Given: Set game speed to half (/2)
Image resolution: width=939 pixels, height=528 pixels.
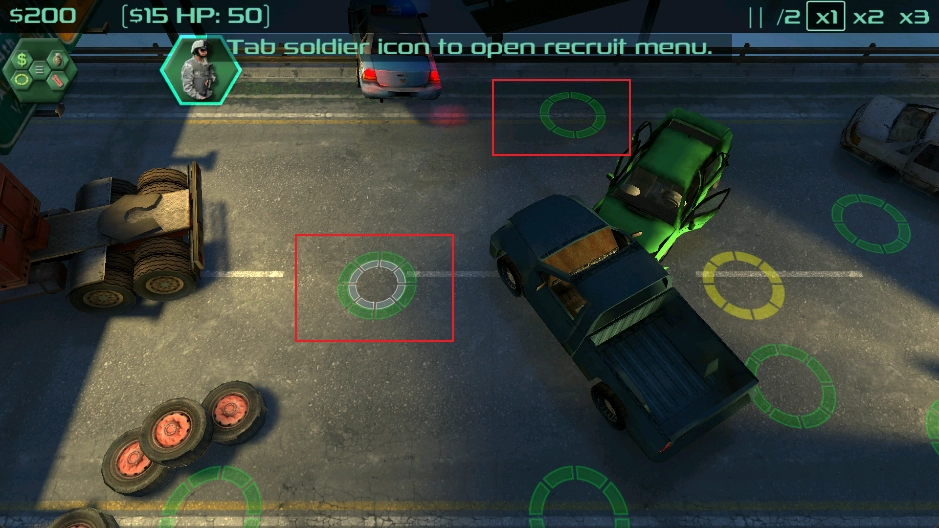Looking at the screenshot, I should (x=788, y=17).
